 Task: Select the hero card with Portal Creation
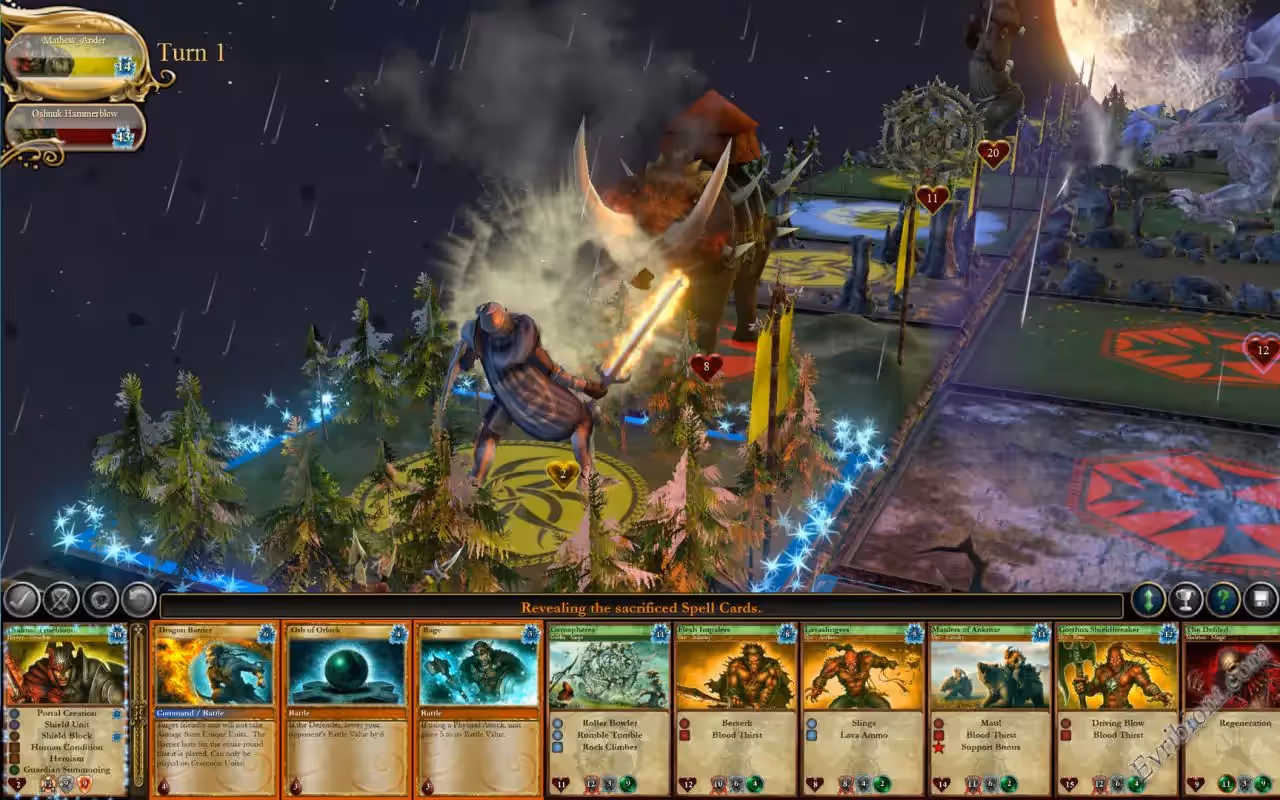click(66, 710)
